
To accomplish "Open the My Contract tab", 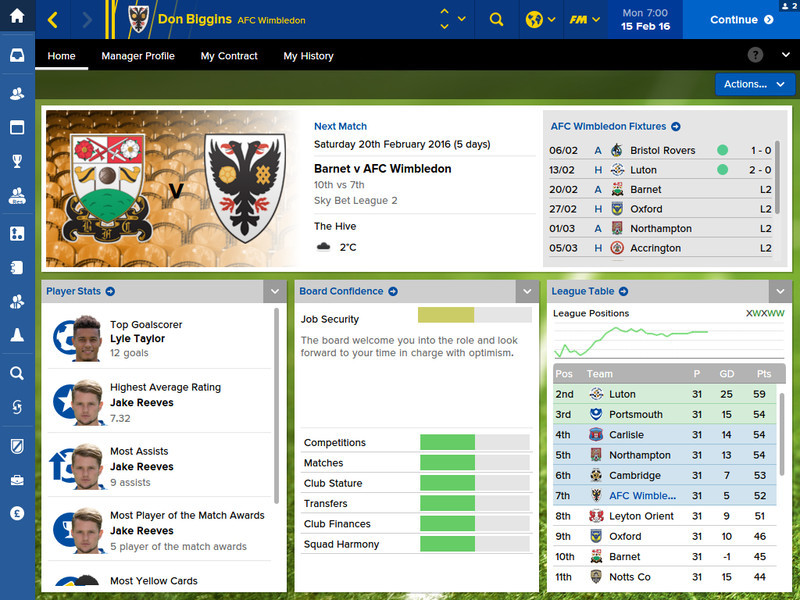I will (x=229, y=56).
